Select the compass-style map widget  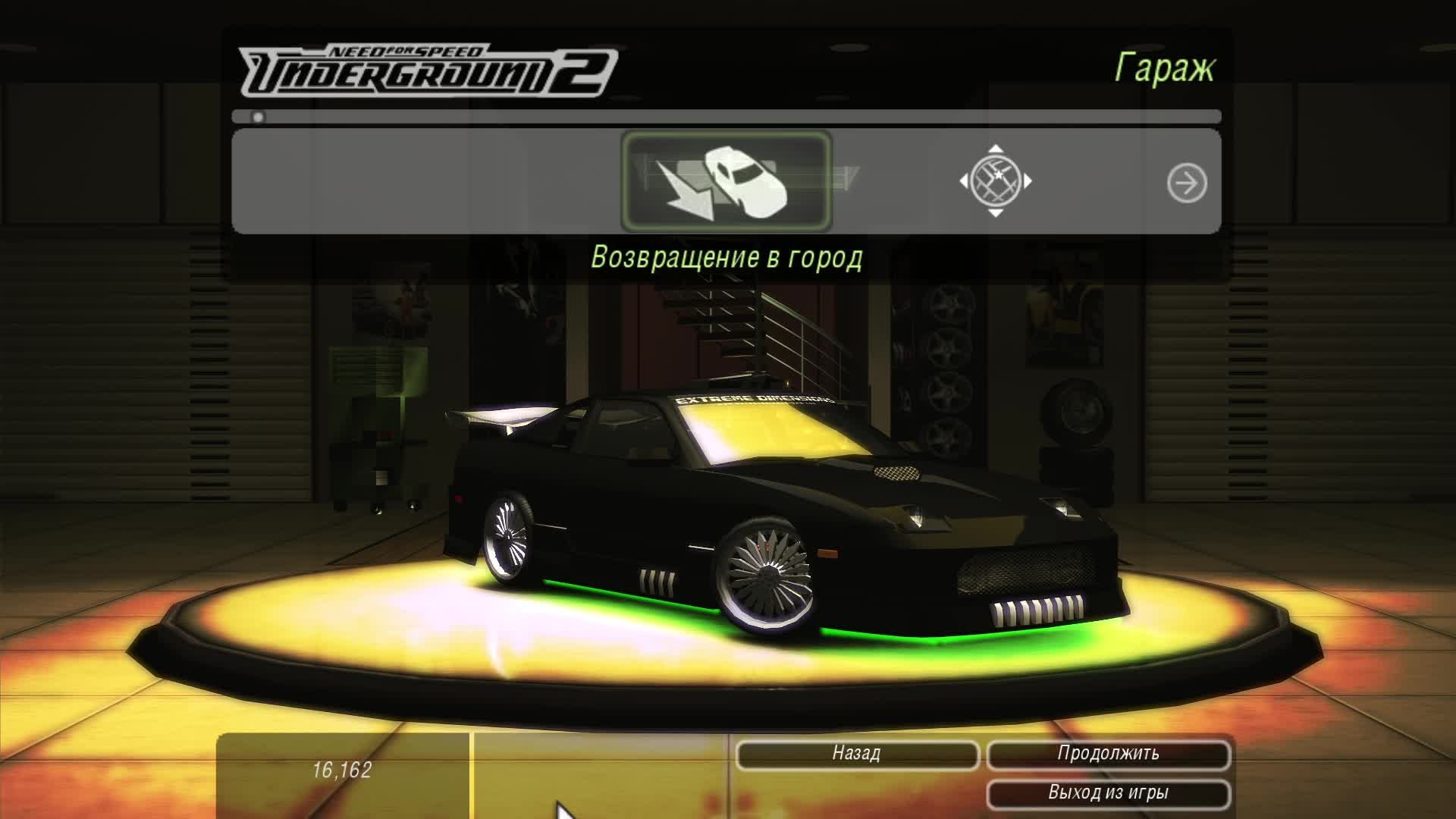pyautogui.click(x=995, y=180)
